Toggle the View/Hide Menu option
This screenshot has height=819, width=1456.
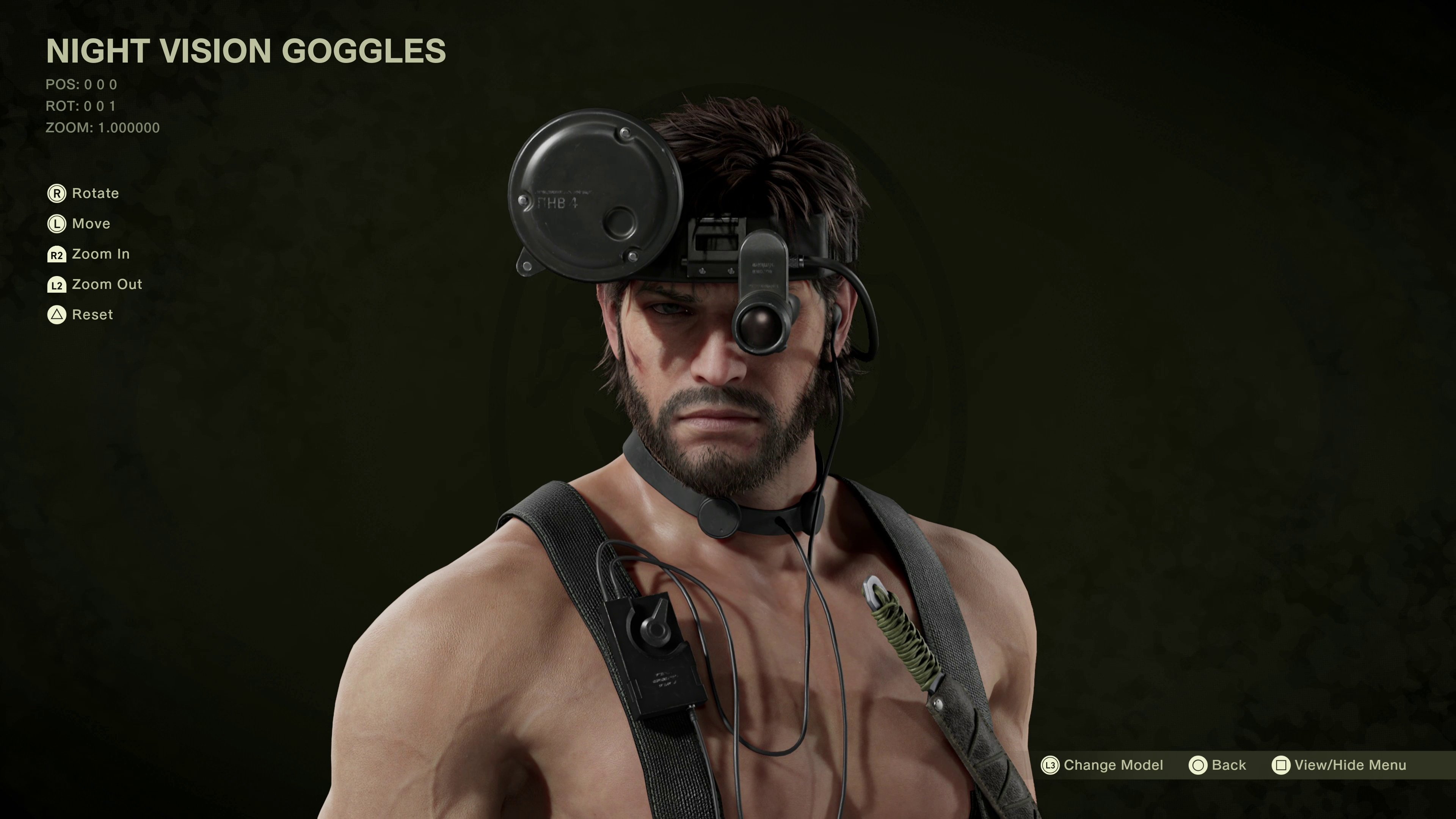click(x=1339, y=765)
